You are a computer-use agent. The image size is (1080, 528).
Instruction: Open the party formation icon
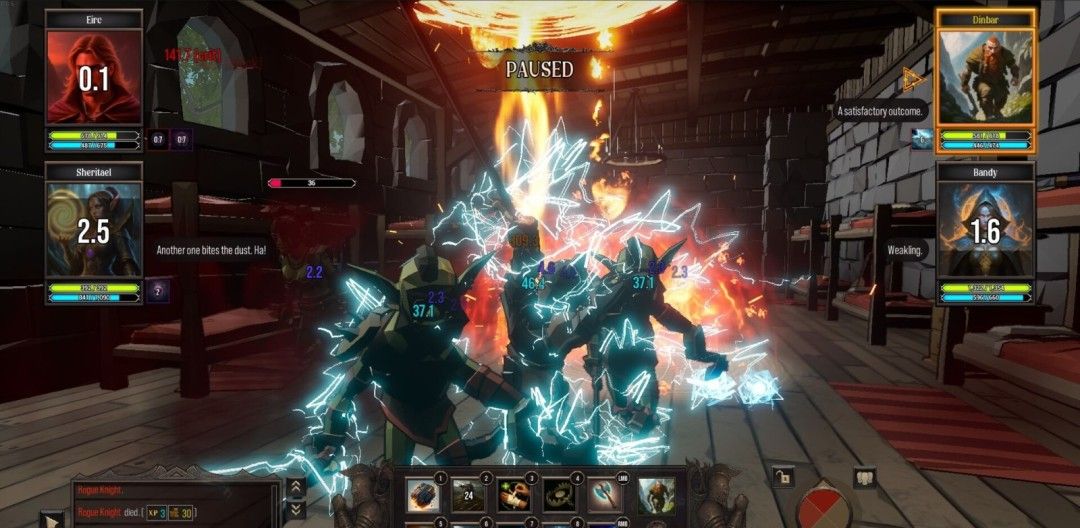(863, 477)
